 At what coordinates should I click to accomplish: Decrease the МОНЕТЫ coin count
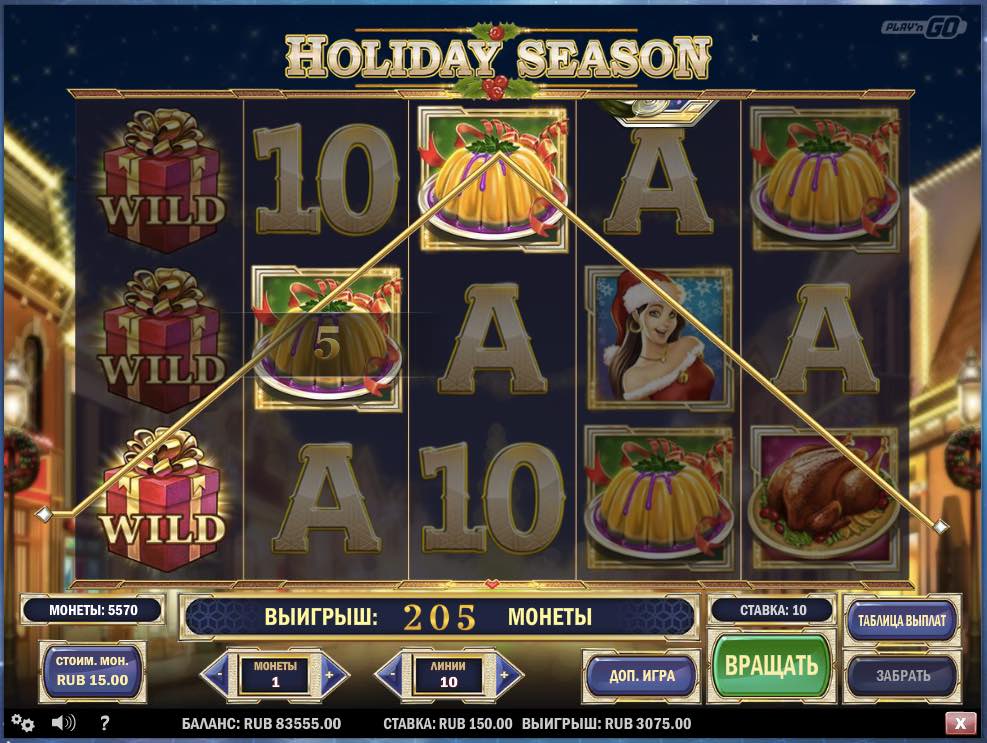pos(215,675)
